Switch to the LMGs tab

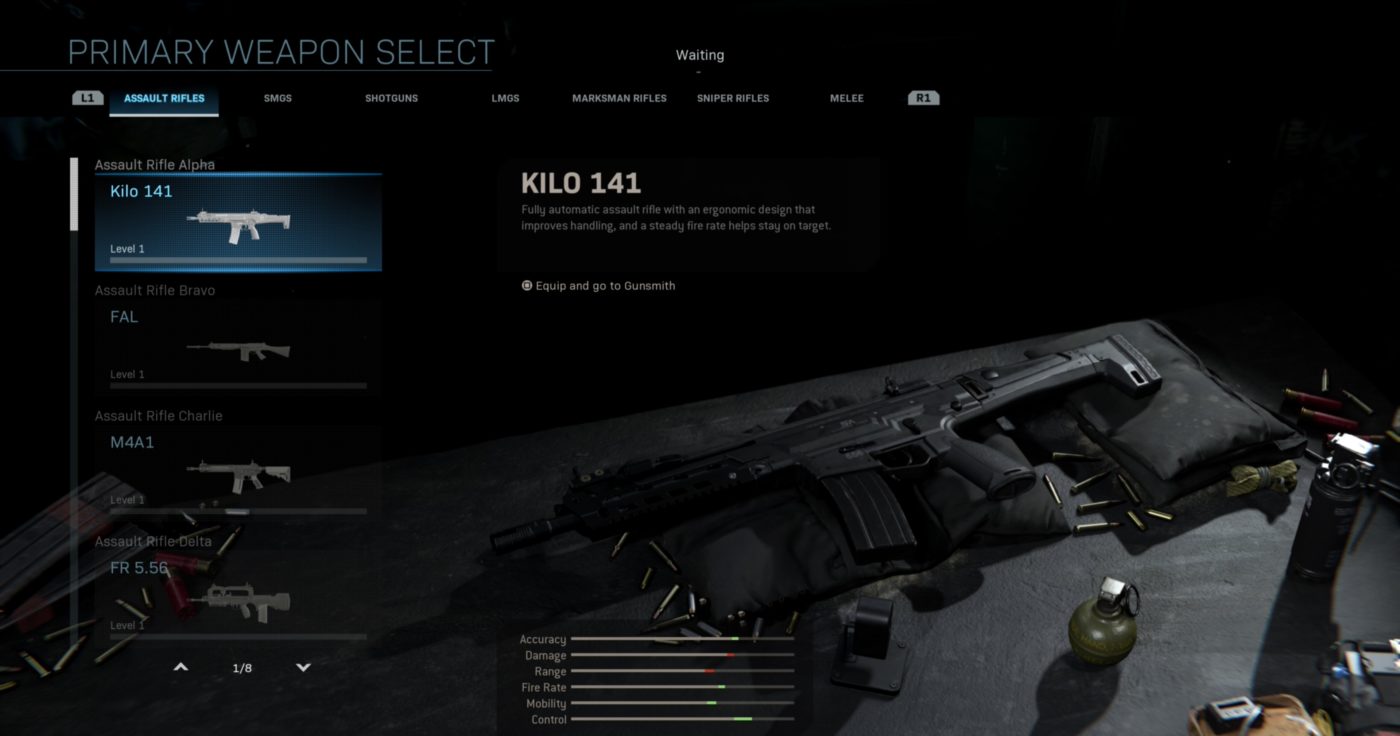coord(505,99)
